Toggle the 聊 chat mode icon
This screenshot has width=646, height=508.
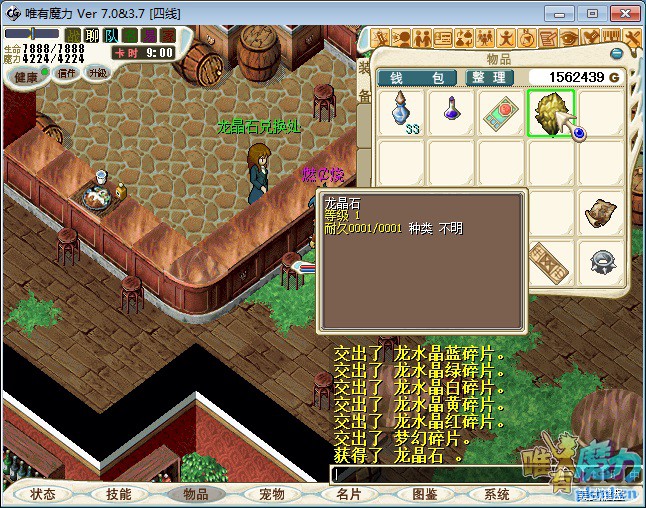click(x=92, y=35)
